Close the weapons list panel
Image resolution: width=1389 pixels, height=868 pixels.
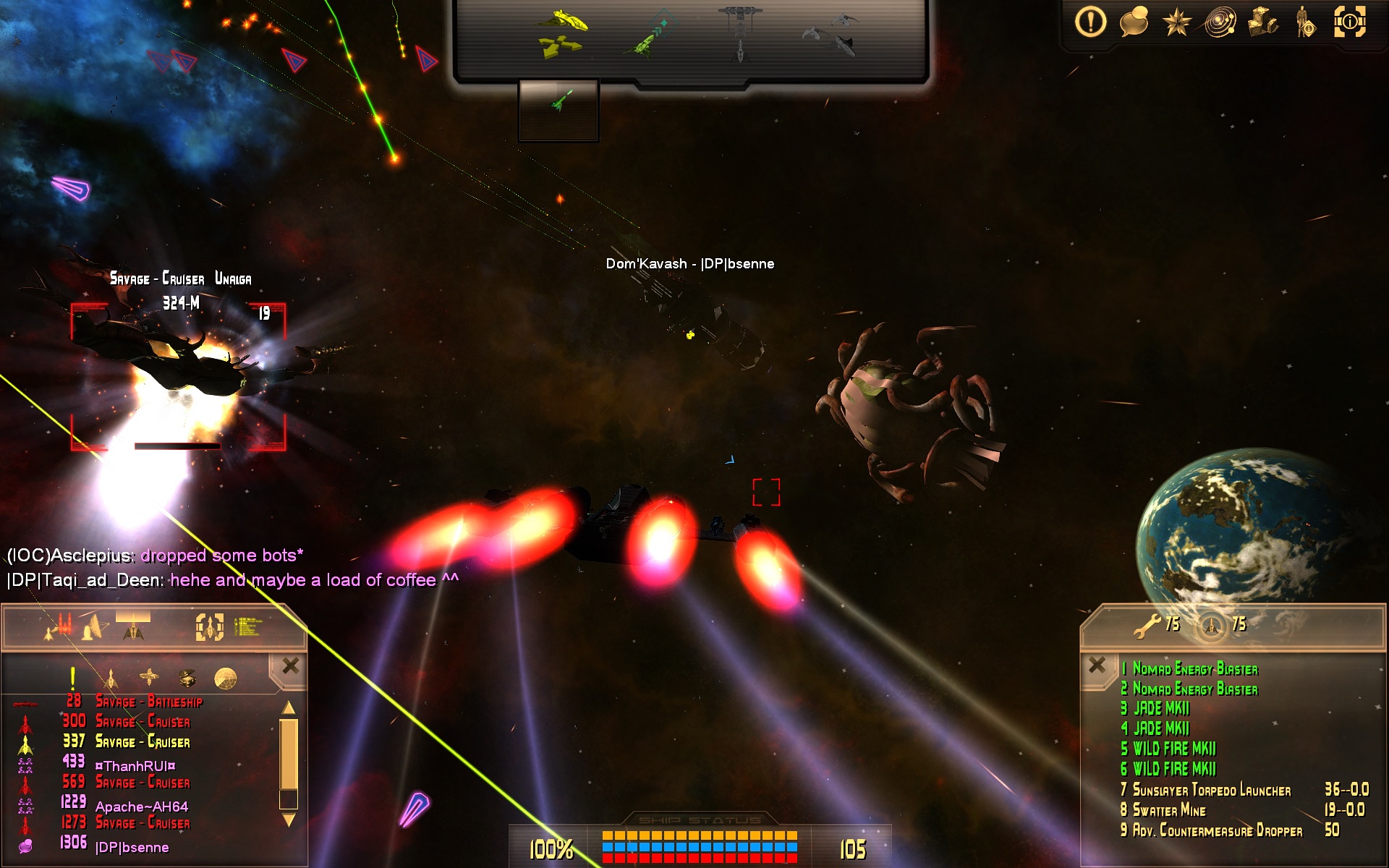(x=1097, y=664)
